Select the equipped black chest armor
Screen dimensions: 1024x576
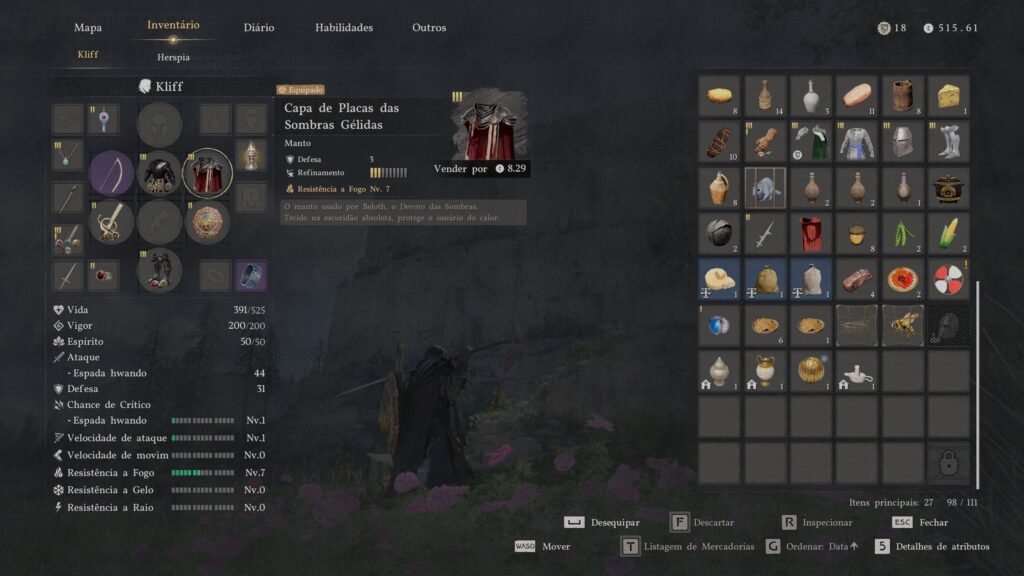(x=160, y=173)
